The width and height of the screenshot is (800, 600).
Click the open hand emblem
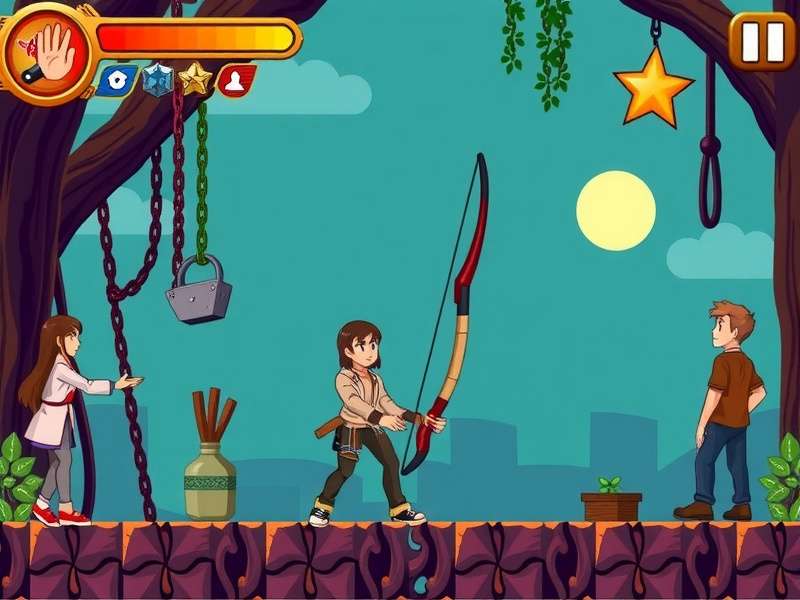pos(48,50)
